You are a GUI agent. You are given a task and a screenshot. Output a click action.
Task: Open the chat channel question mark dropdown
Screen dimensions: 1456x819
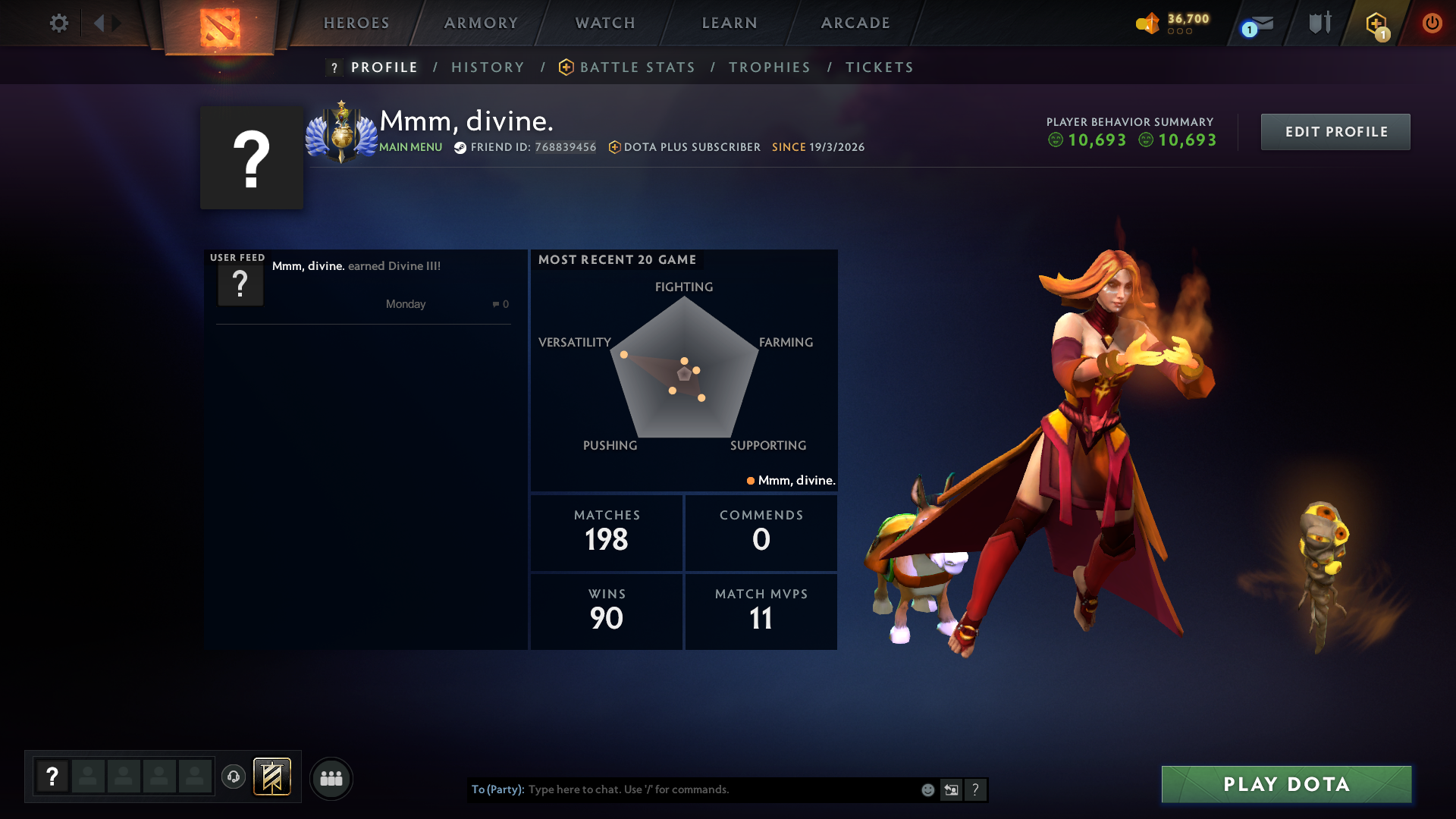click(975, 789)
